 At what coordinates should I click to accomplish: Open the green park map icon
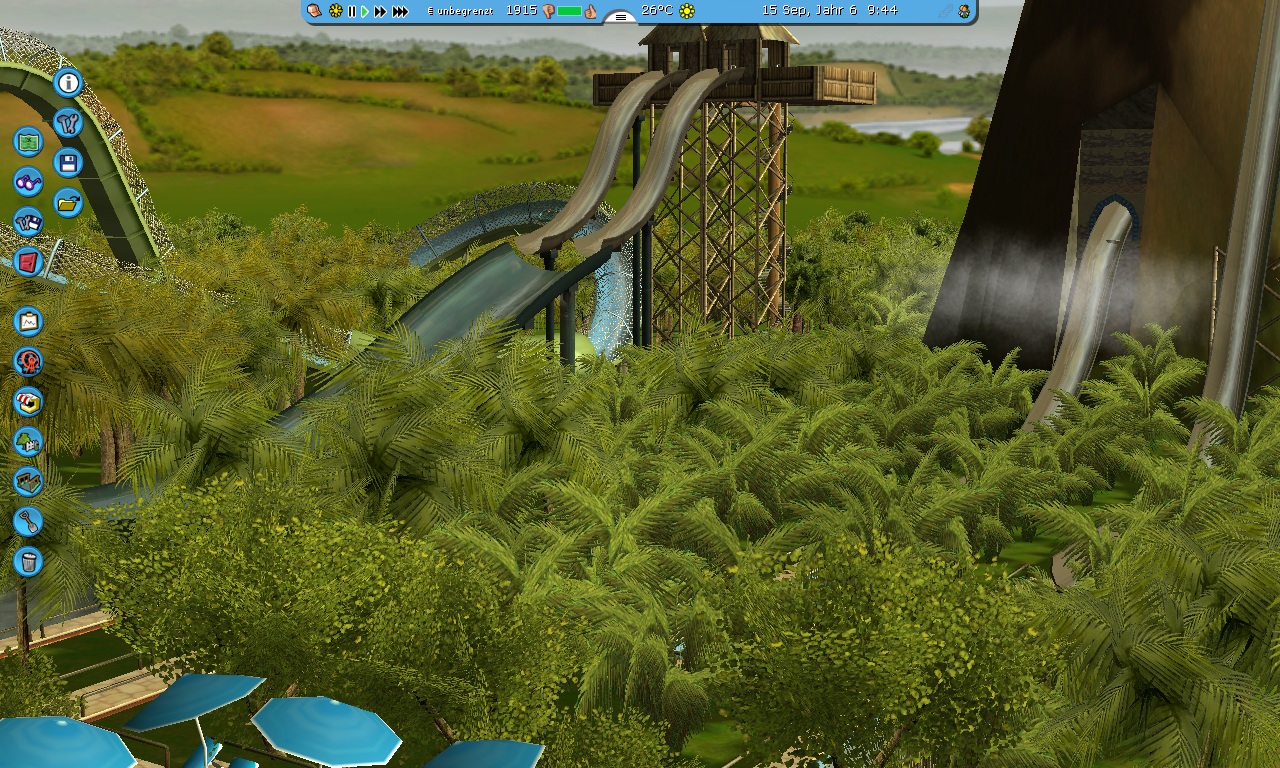click(28, 142)
